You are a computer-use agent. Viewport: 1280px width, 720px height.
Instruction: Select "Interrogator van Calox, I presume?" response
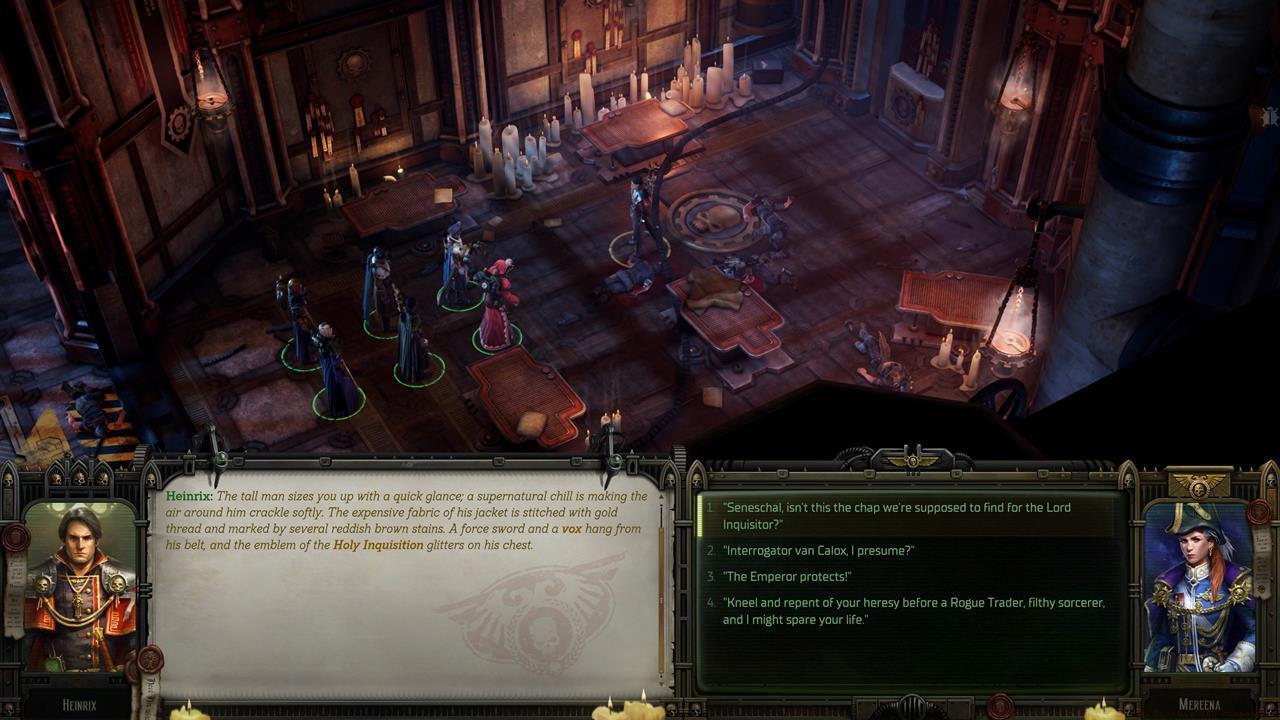818,551
